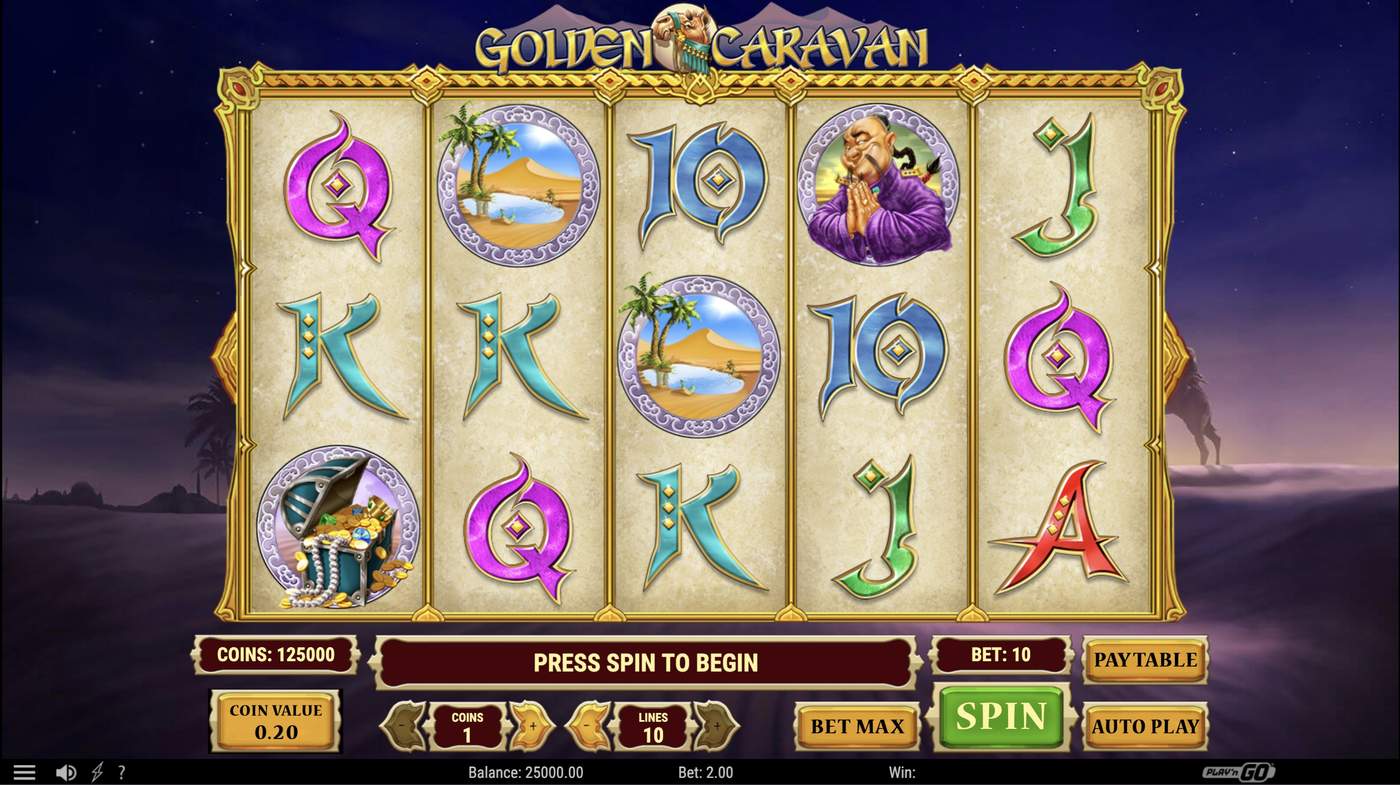Click the Bet: 10 display panel
Viewport: 1400px width, 785px height.
pyautogui.click(x=1000, y=655)
